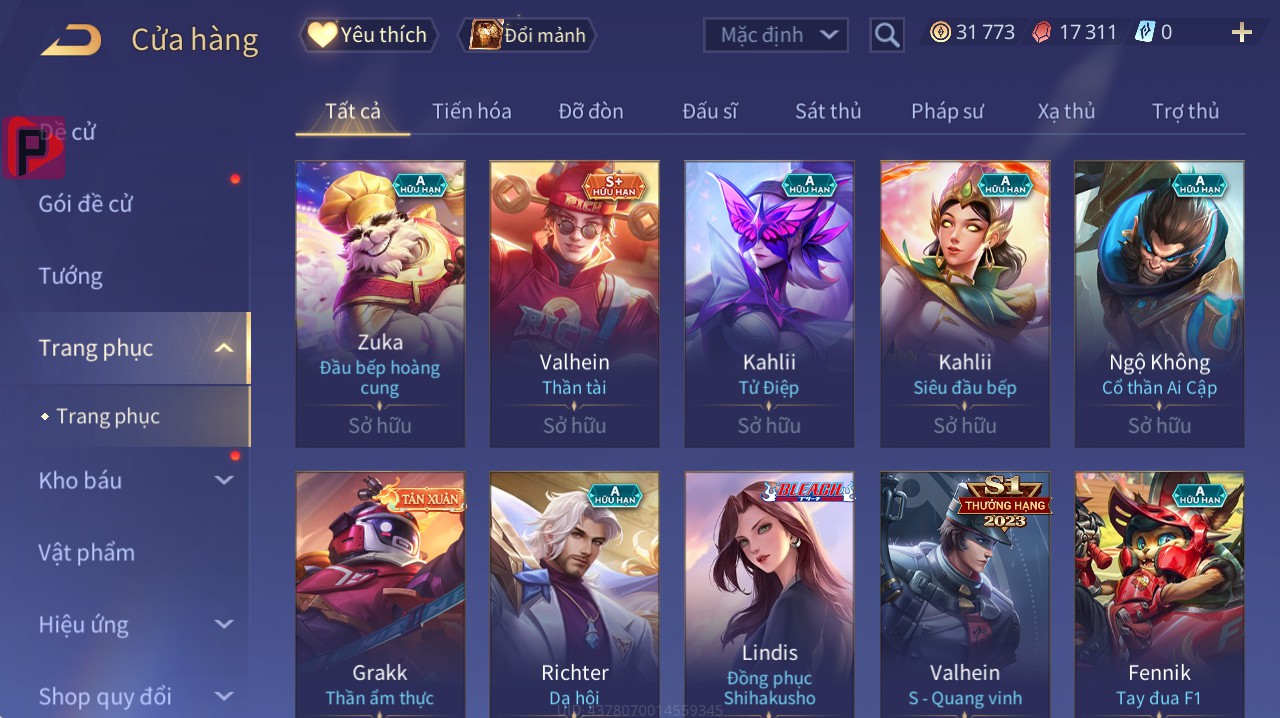This screenshot has width=1280, height=718.
Task: Choose the Xạ thủ tab
Action: pos(1066,111)
